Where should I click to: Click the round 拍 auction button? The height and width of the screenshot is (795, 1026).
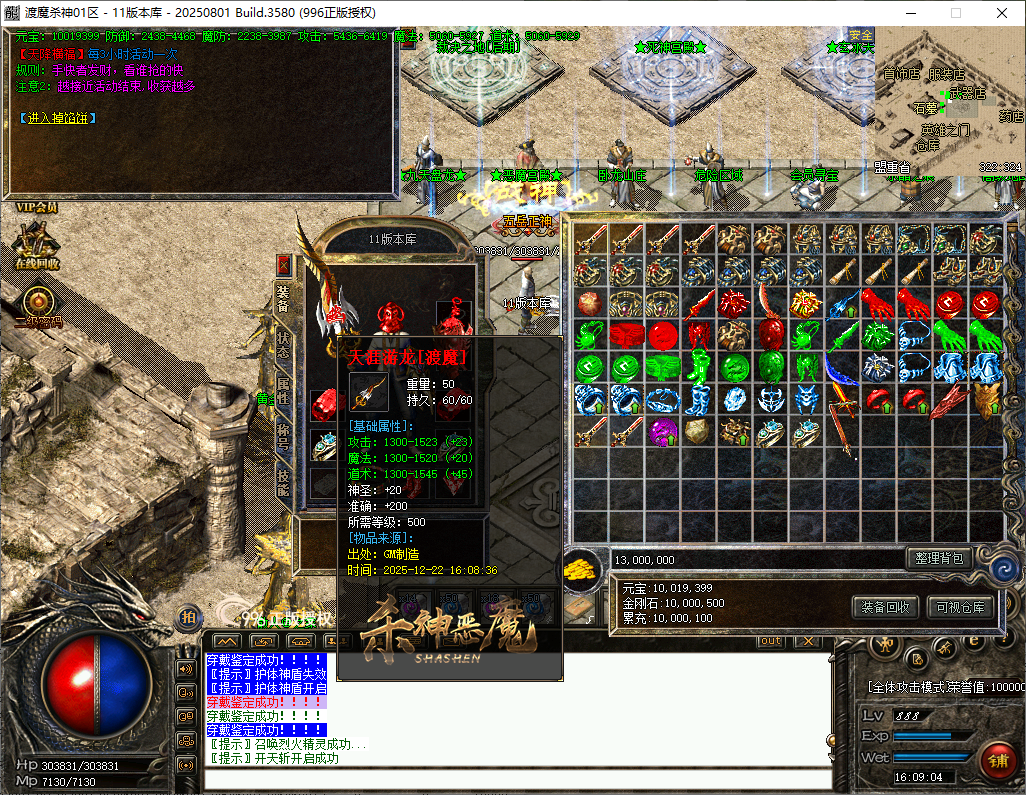pos(189,618)
